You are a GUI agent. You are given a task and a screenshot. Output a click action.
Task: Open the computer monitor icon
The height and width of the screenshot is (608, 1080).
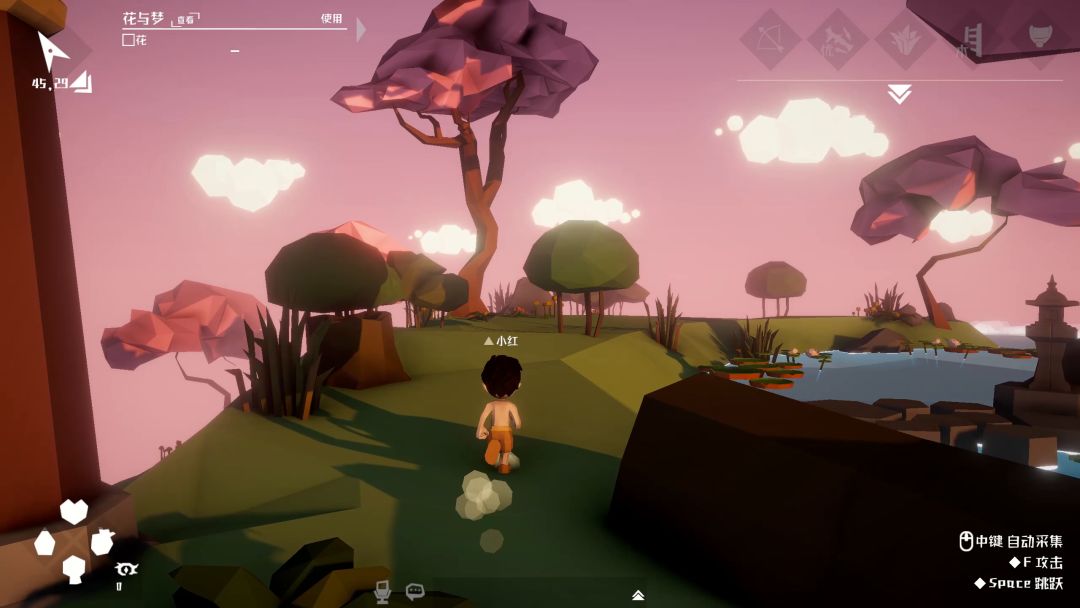[382, 591]
